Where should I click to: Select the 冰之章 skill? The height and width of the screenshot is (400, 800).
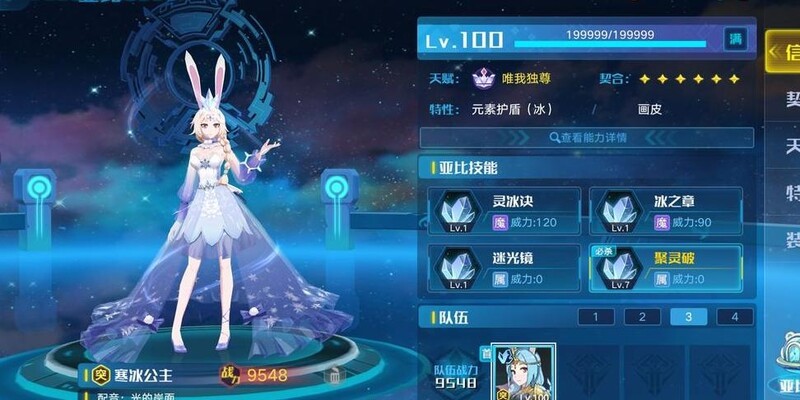664,211
